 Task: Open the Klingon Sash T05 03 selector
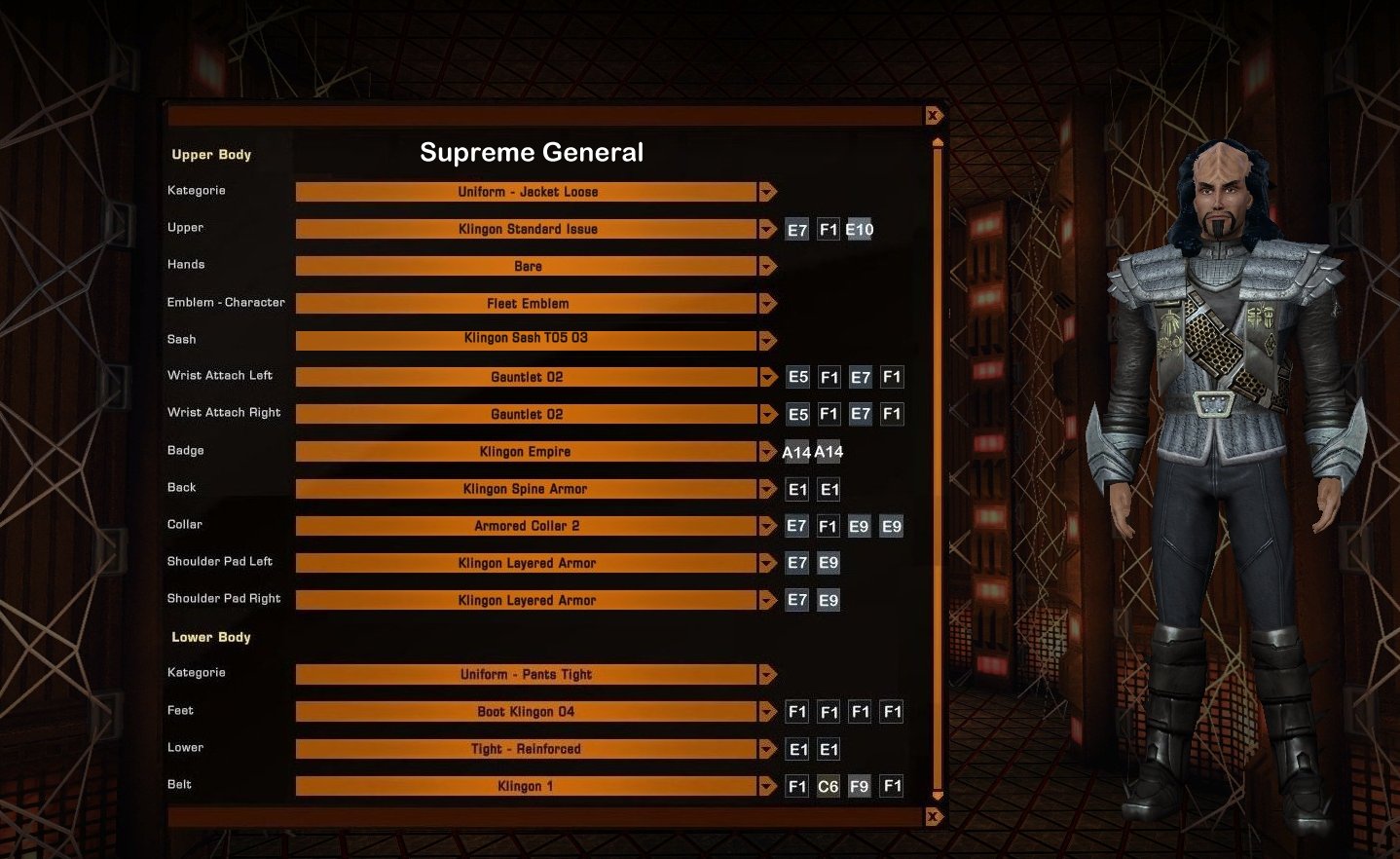[x=527, y=339]
